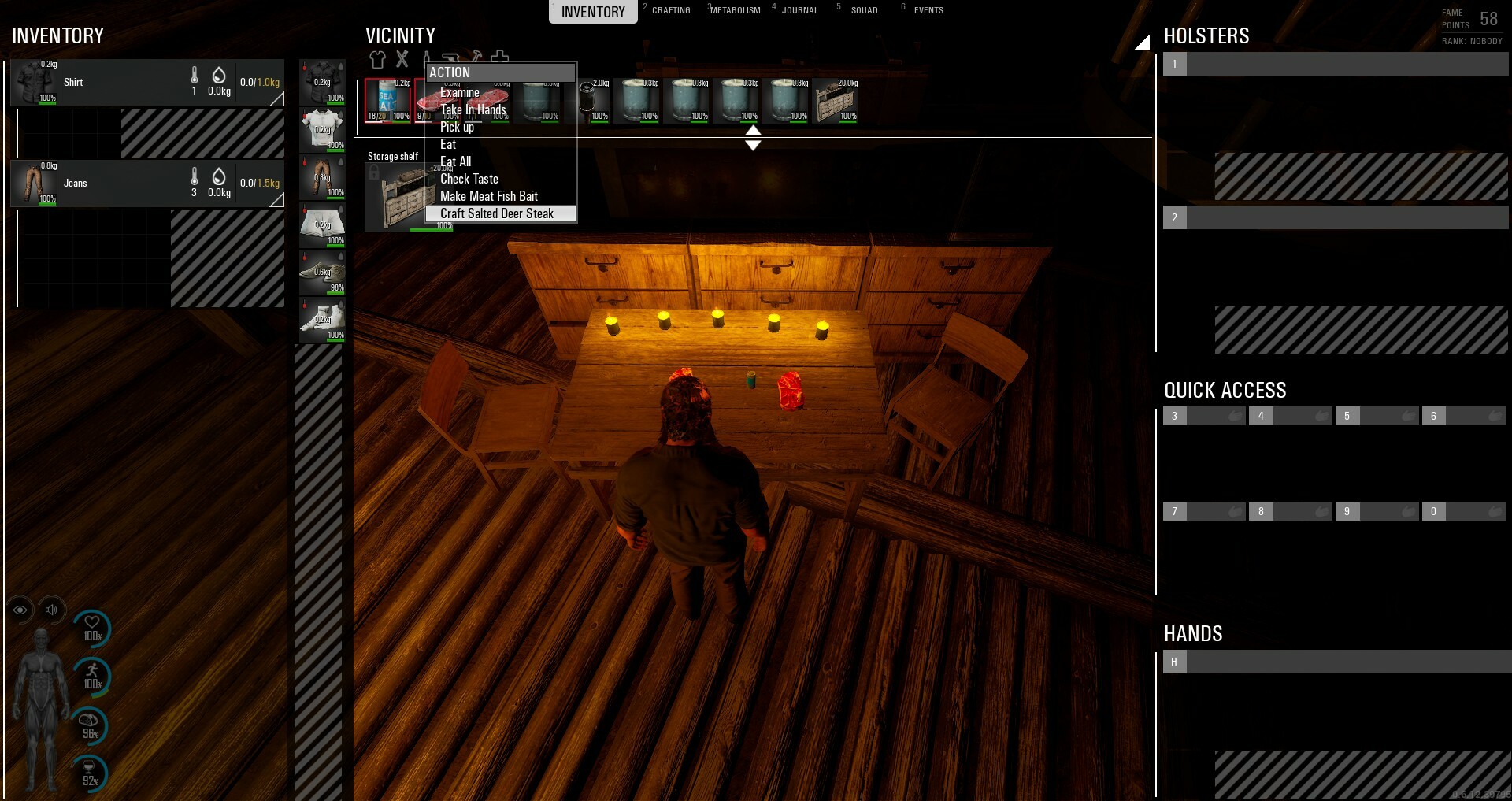Open the Metabolism tab
This screenshot has height=801, width=1512.
coord(735,10)
